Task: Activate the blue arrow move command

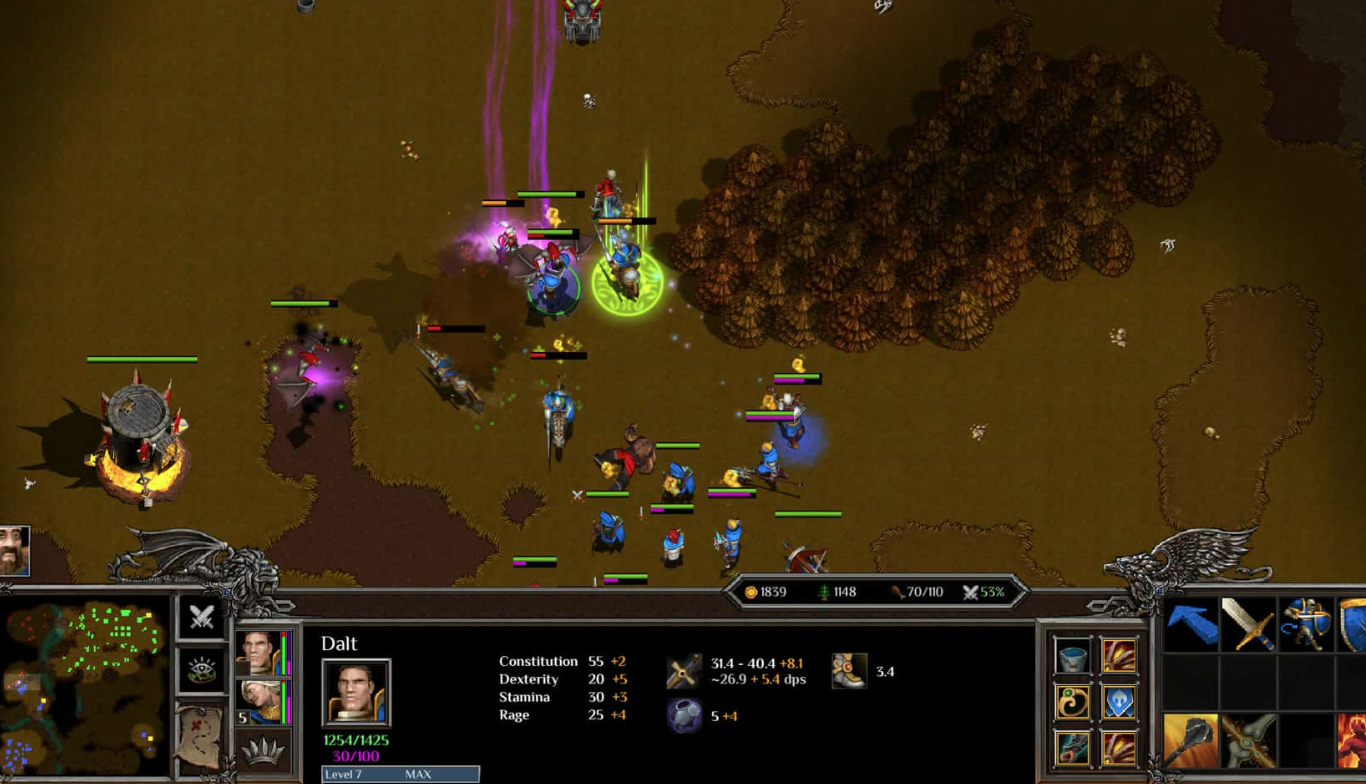Action: pos(1191,625)
